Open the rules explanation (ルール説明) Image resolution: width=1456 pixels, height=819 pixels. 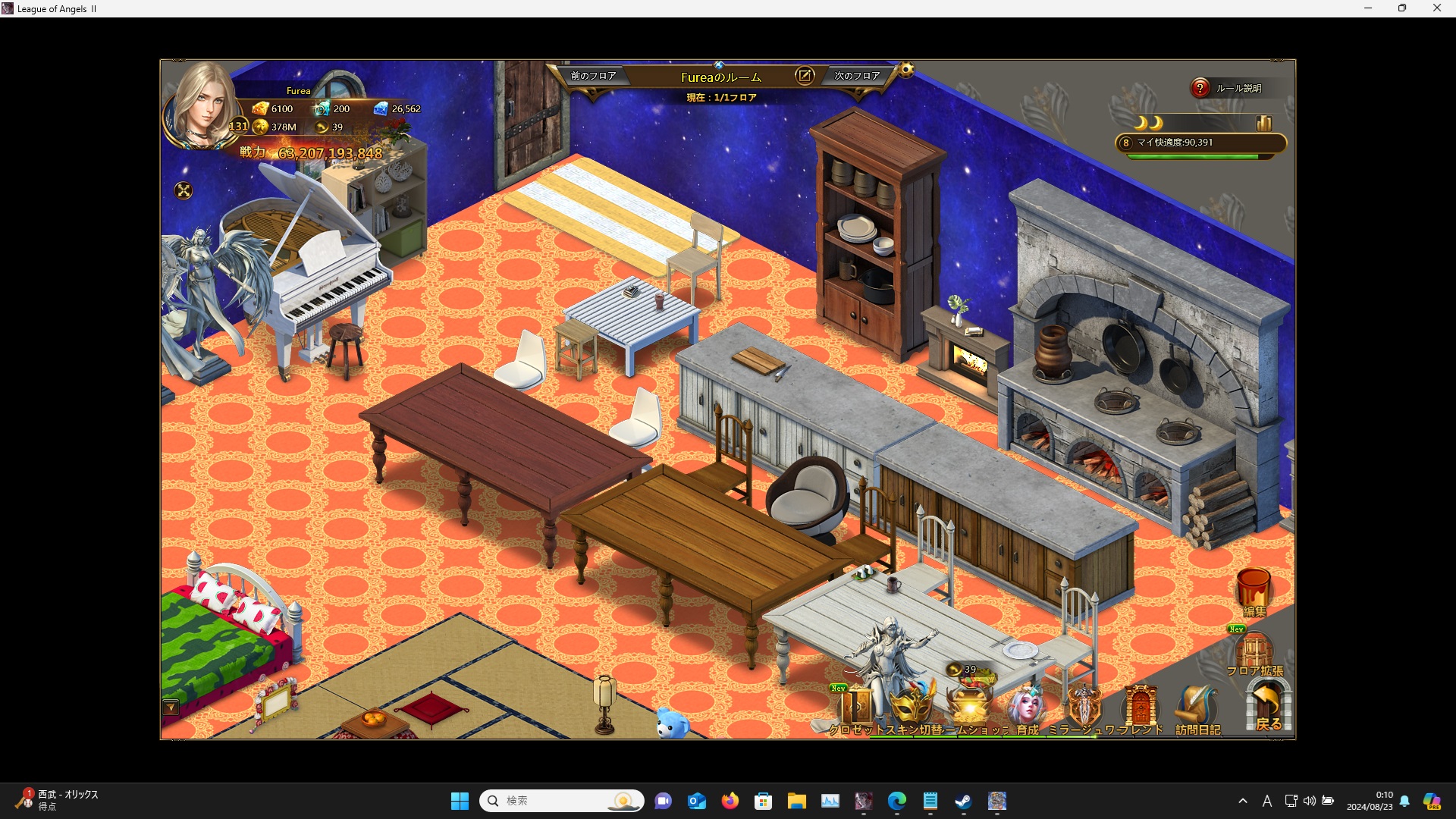tap(1228, 89)
